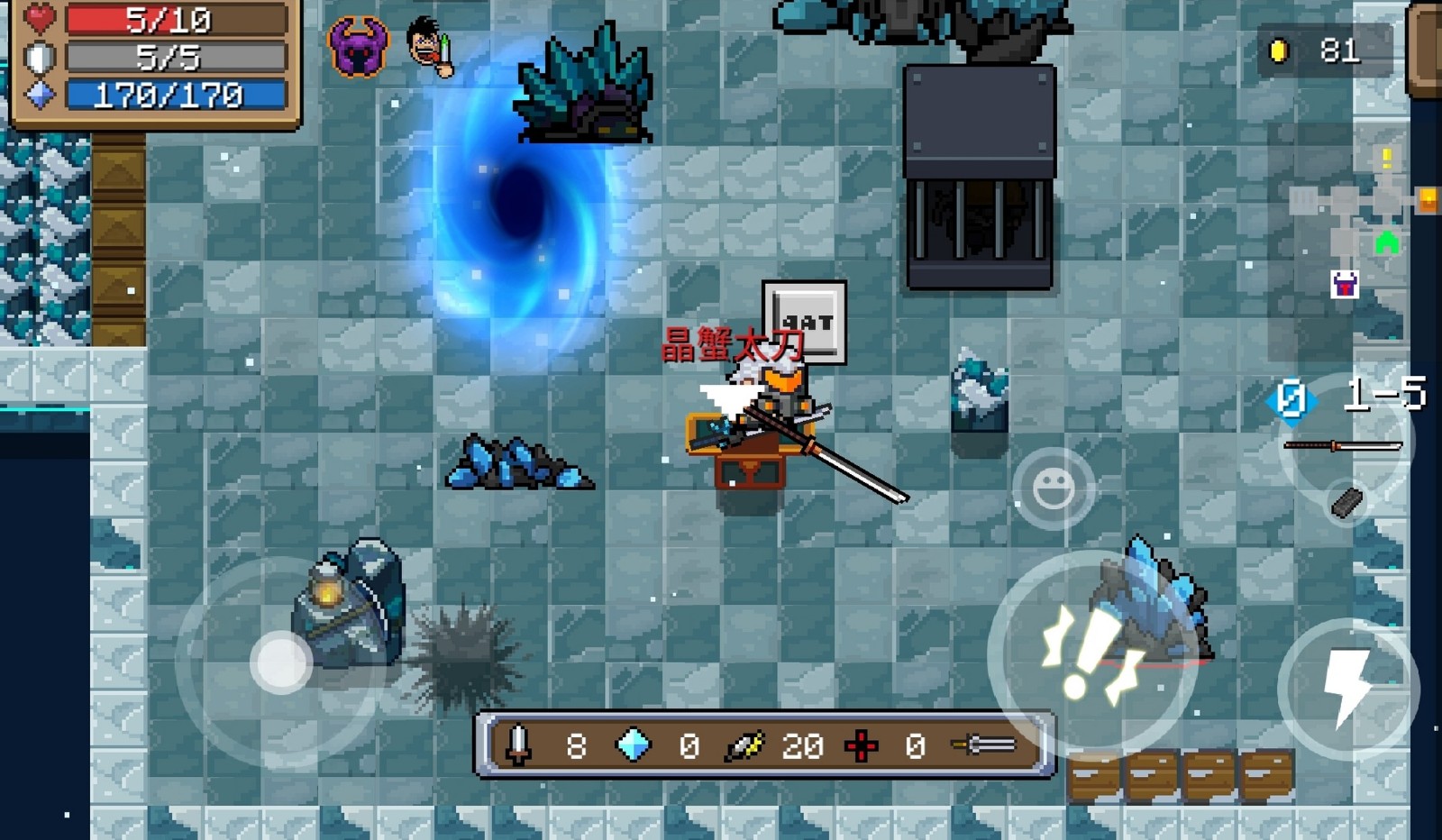This screenshot has width=1442, height=840.
Task: Activate the lightning bolt skill button
Action: tap(1347, 688)
